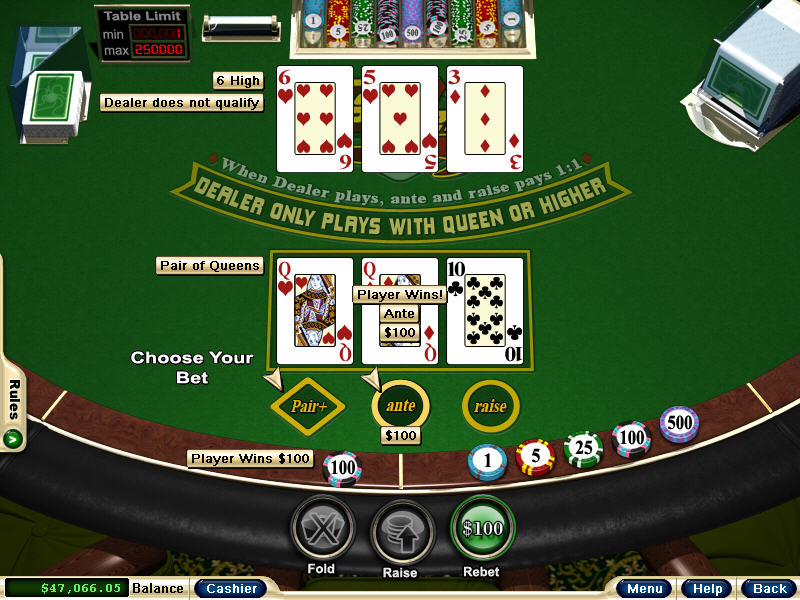Choose the 25 value chip
800x600 pixels.
pos(583,448)
